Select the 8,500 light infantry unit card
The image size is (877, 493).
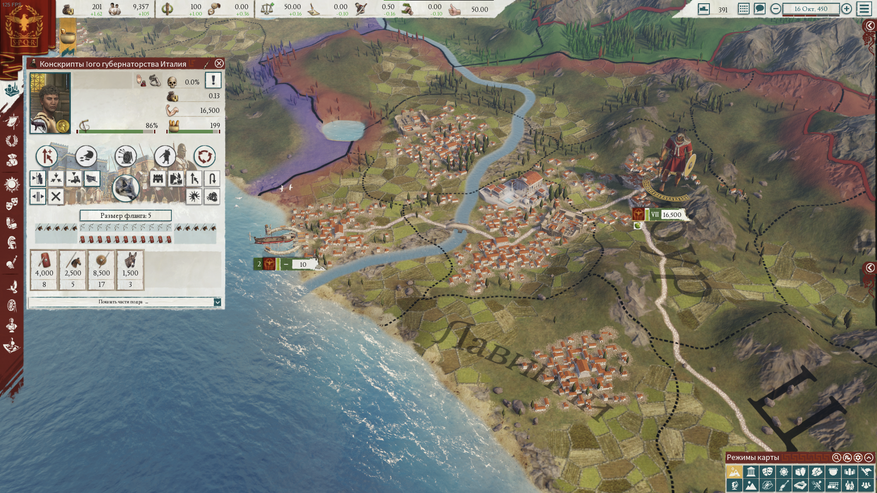101,270
